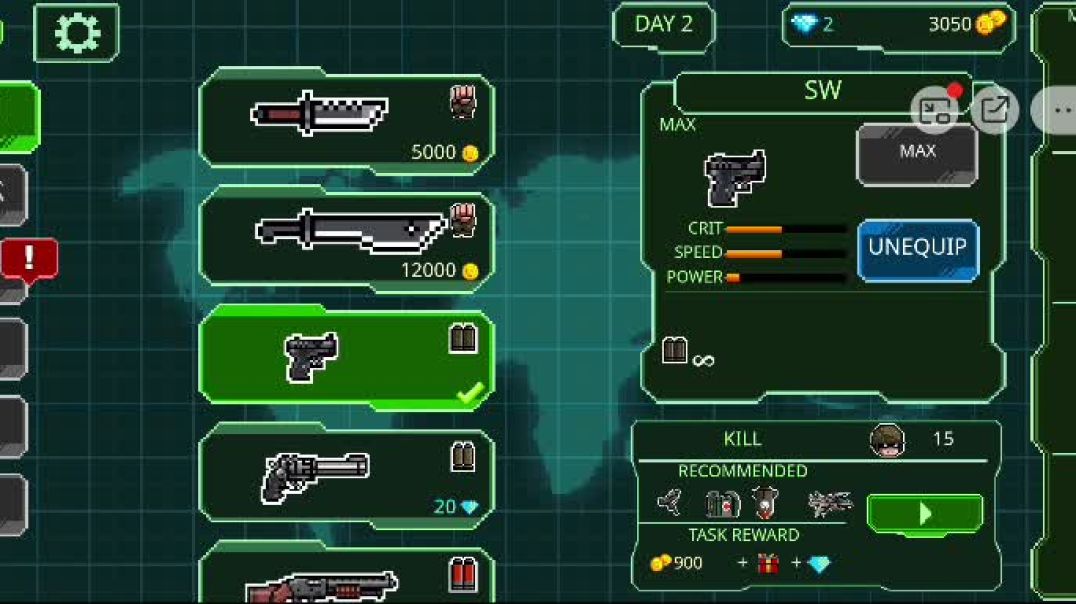Screen dimensions: 1076x604
Task: Open the DAY 2 indicator
Action: tap(663, 25)
